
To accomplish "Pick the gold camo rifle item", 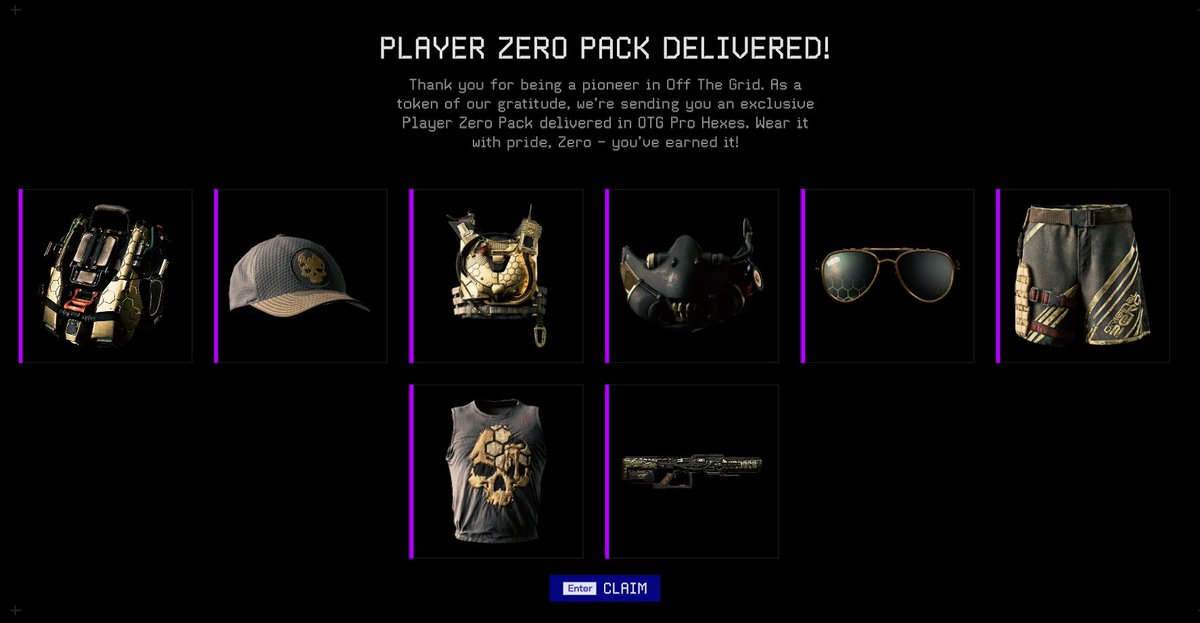I will pyautogui.click(x=692, y=471).
